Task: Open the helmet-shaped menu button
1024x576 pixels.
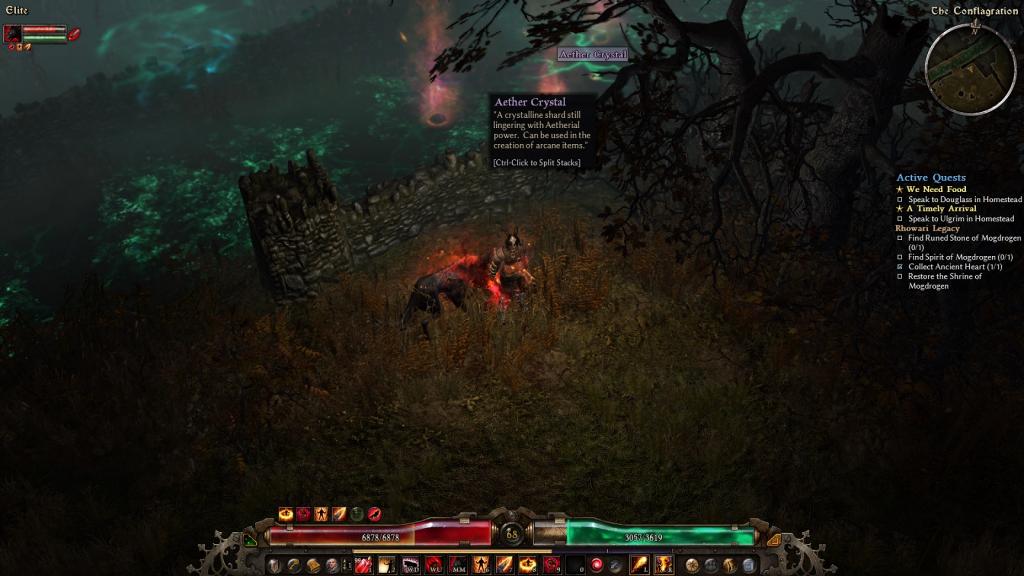Action: (273, 565)
